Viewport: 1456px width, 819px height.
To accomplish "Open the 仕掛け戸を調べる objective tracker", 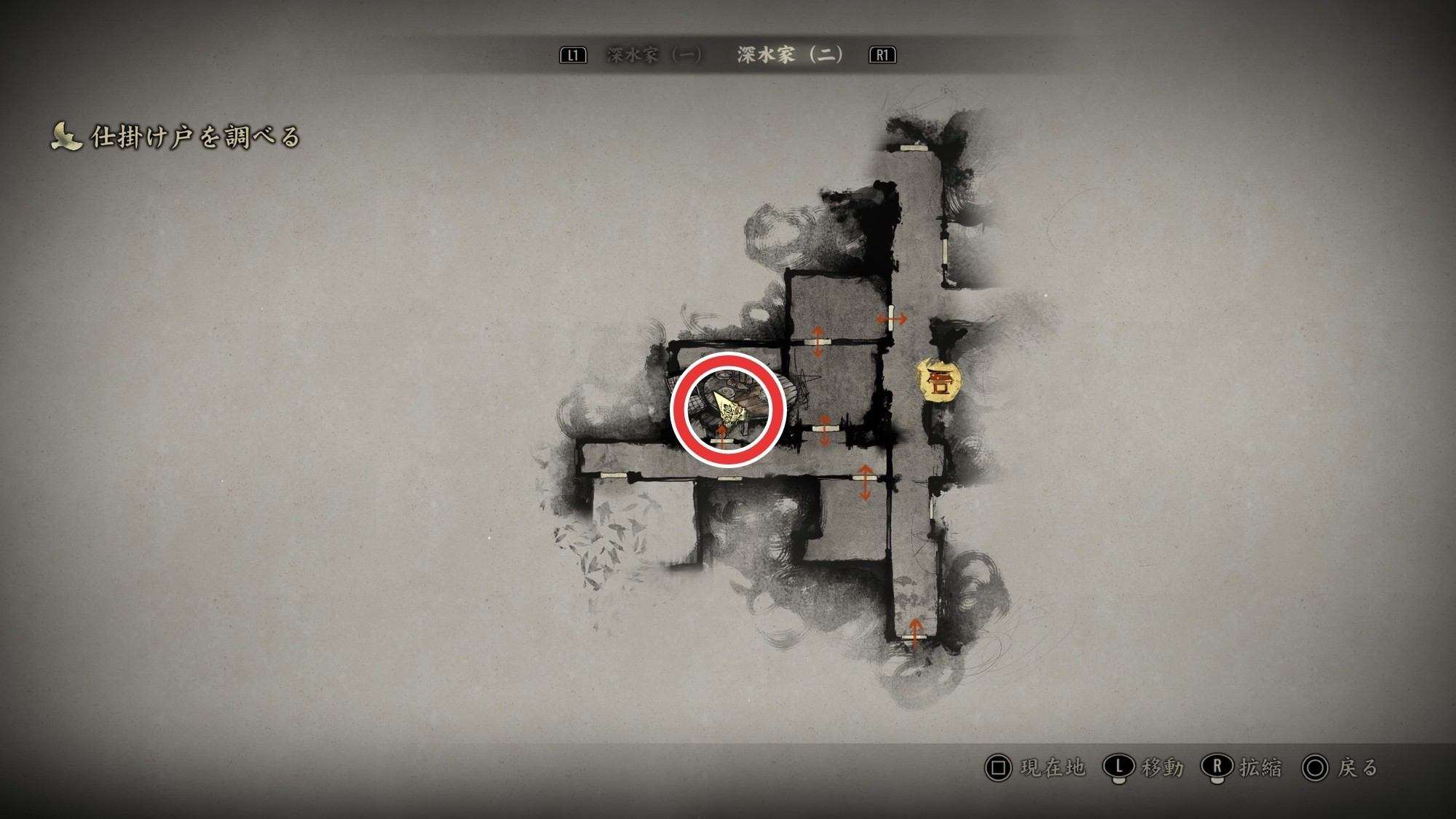I will coord(176,137).
